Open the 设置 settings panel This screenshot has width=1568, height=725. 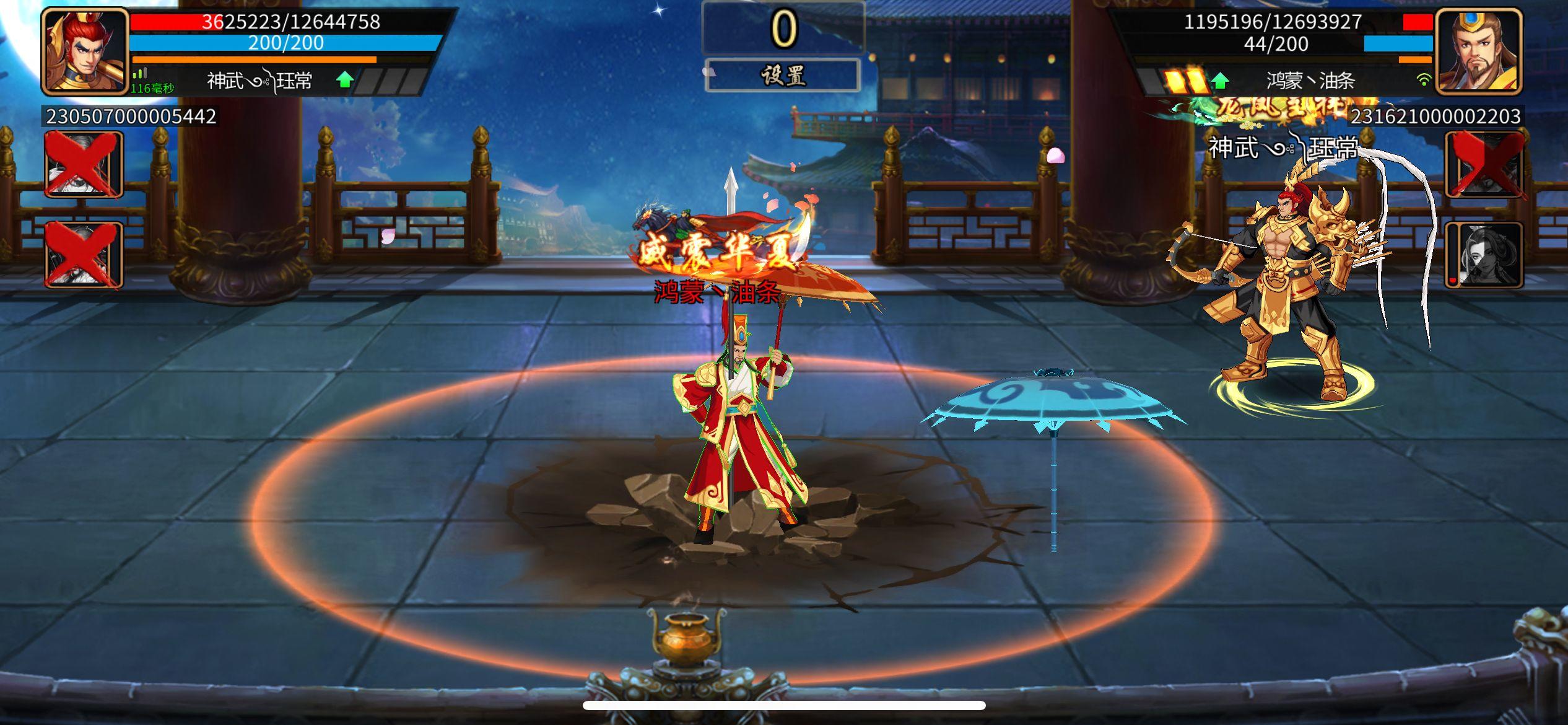point(784,76)
